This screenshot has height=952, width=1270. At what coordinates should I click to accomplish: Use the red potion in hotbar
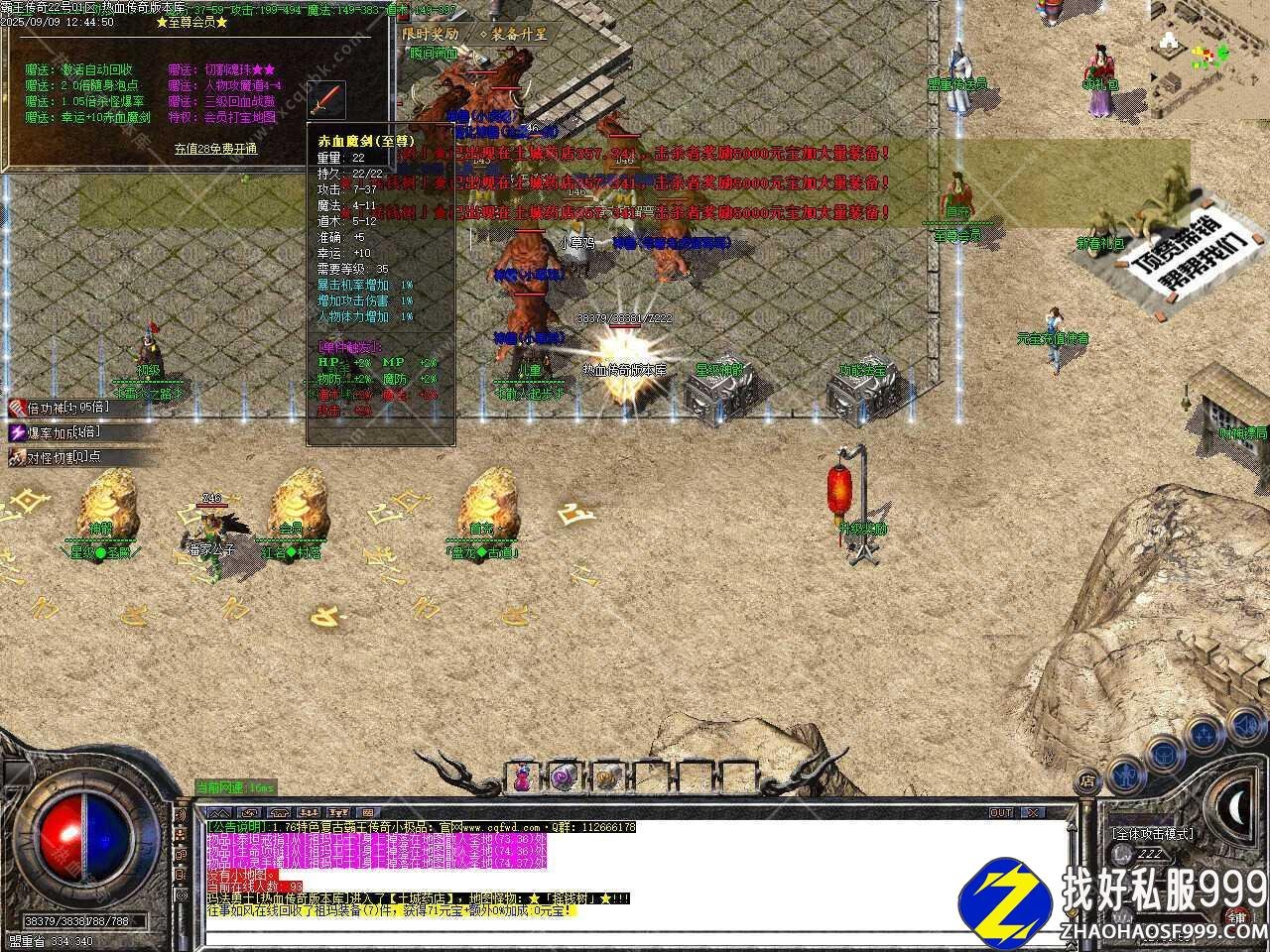point(522,777)
